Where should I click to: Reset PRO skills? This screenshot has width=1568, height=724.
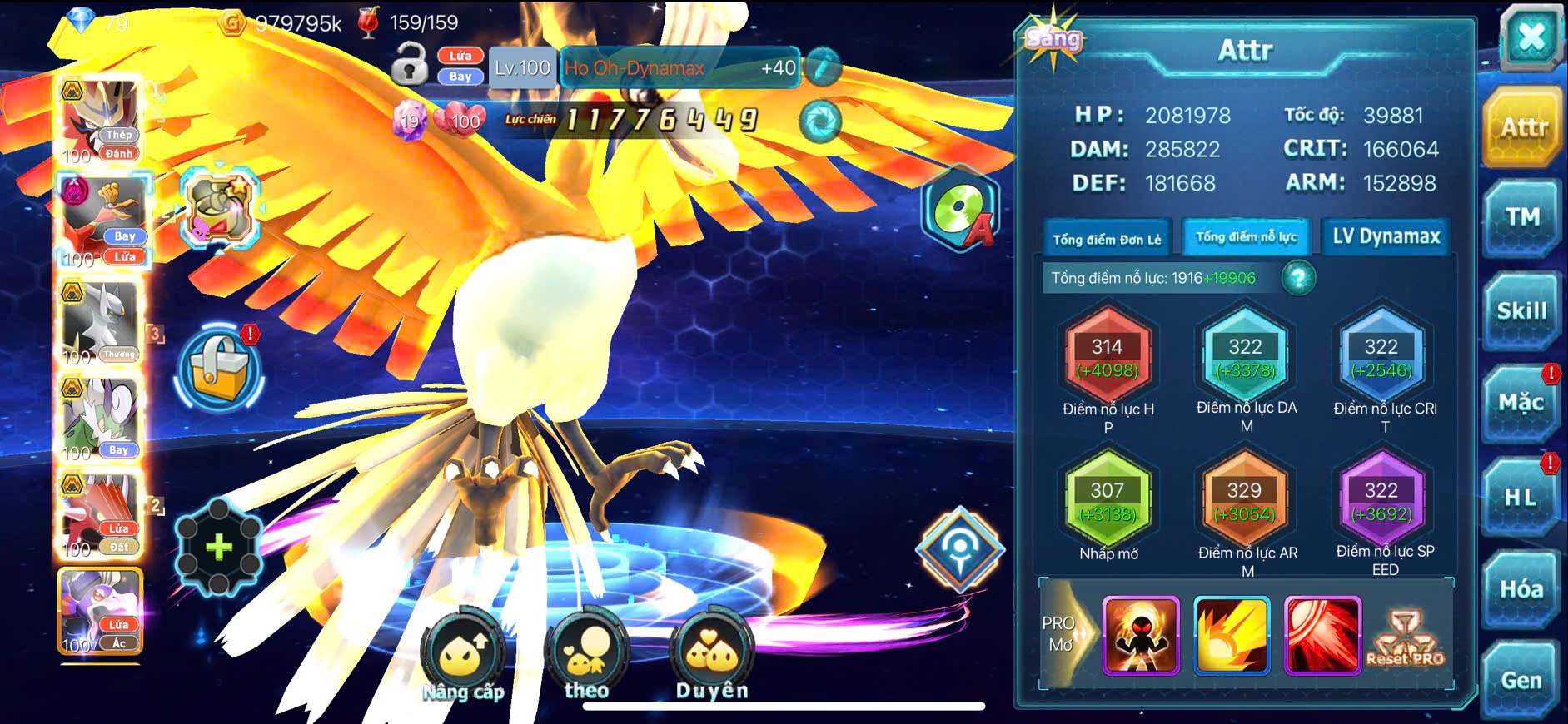(x=1405, y=637)
